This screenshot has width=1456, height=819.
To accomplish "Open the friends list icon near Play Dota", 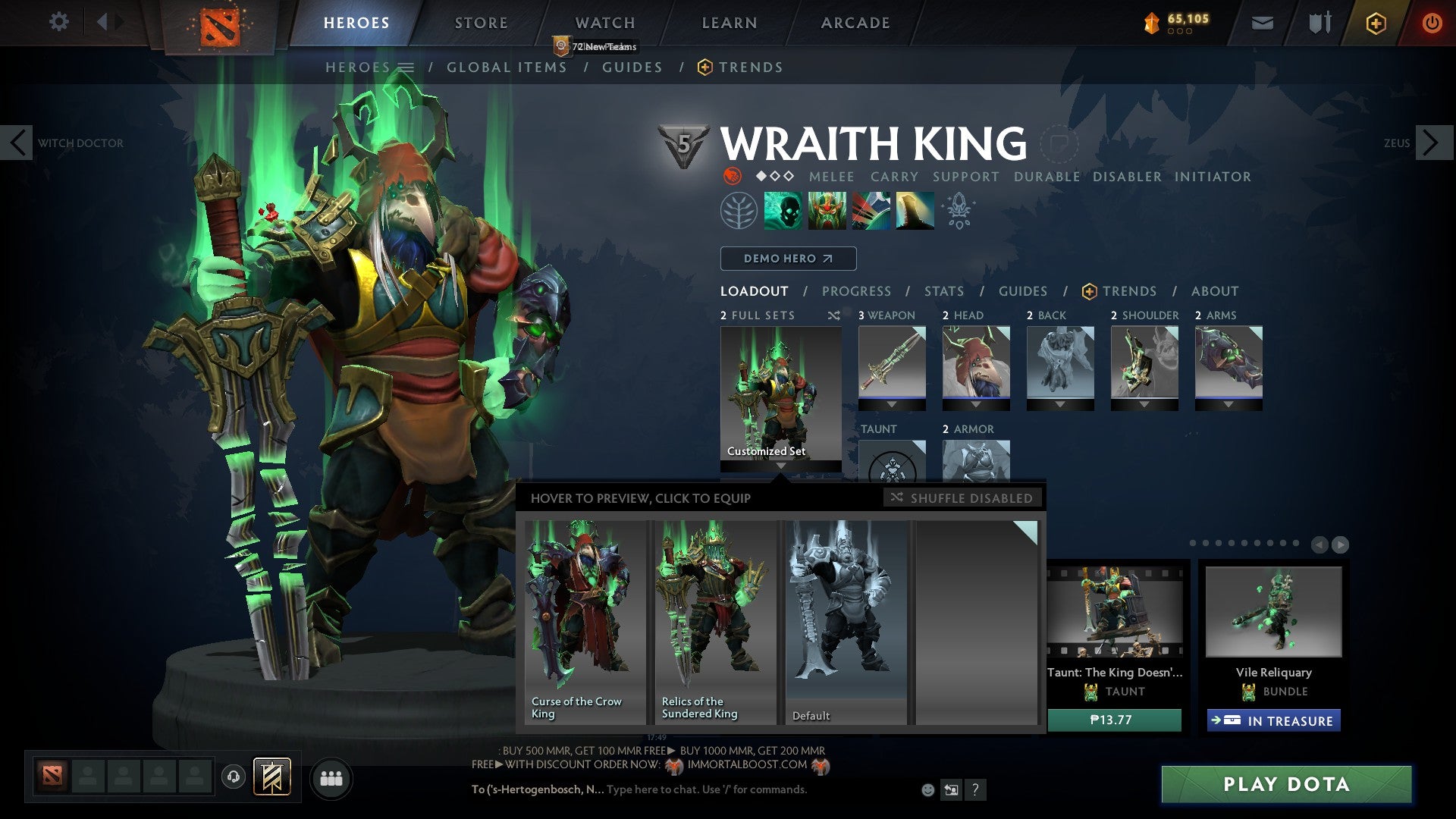I will [331, 778].
